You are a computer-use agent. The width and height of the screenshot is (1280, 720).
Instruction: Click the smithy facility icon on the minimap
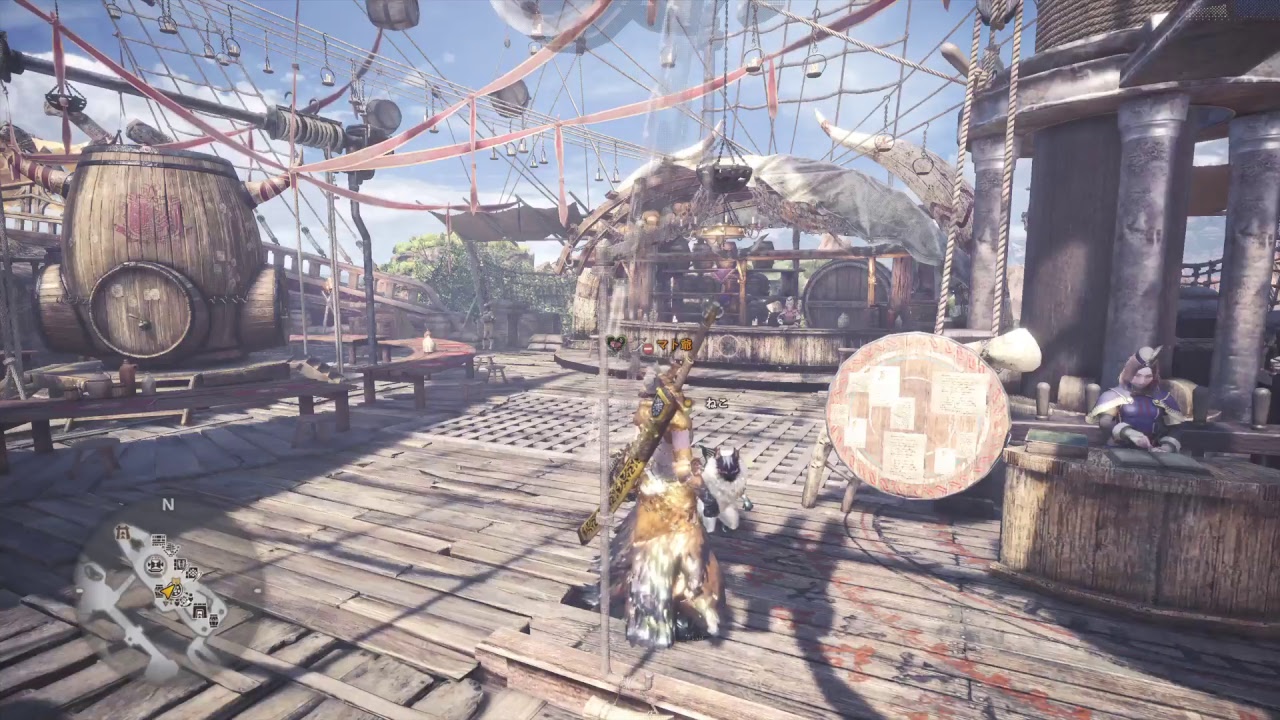click(155, 565)
